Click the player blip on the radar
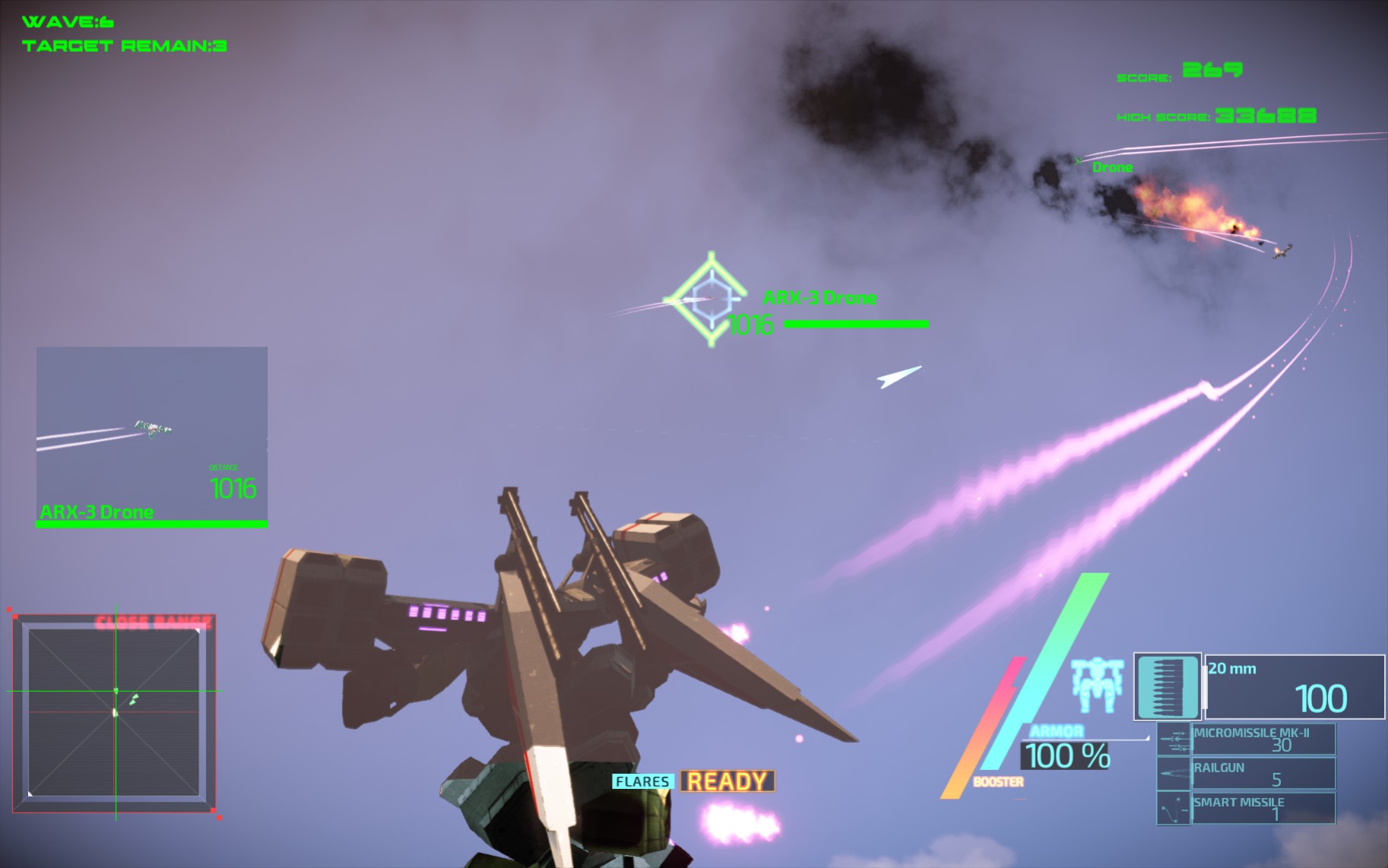Viewport: 1388px width, 868px height. pyautogui.click(x=114, y=713)
